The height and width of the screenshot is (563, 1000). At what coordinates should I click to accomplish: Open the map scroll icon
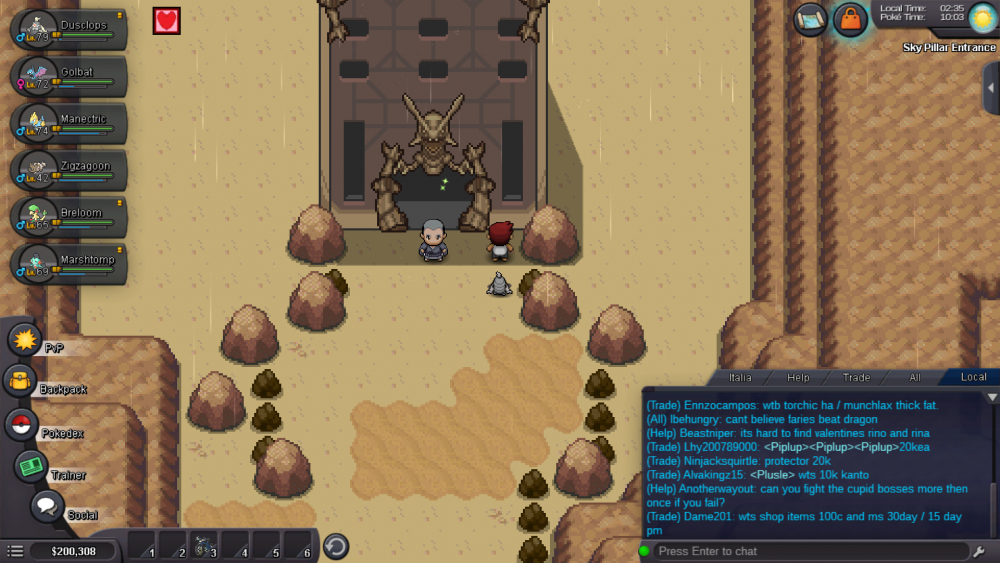click(x=810, y=19)
